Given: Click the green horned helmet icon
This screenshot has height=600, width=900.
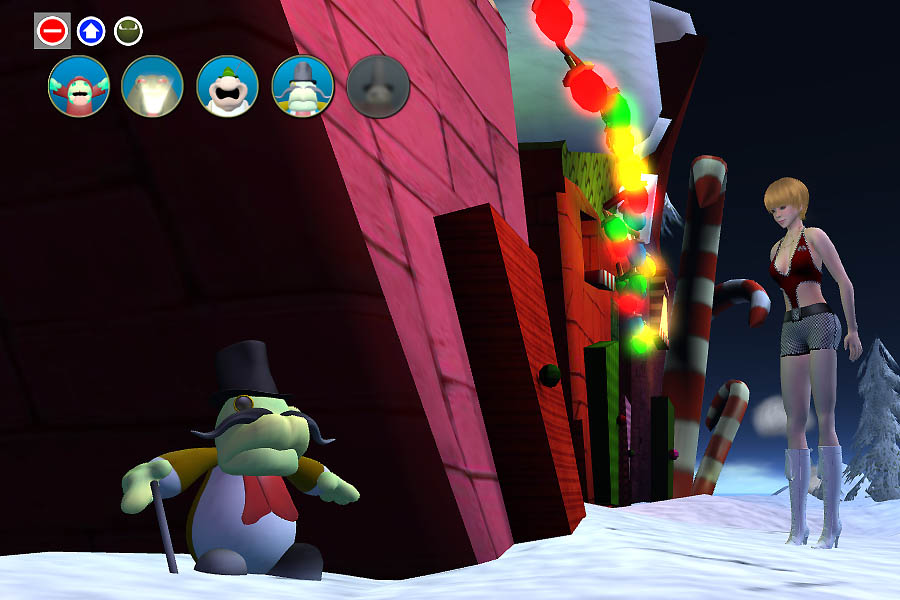Looking at the screenshot, I should [127, 31].
